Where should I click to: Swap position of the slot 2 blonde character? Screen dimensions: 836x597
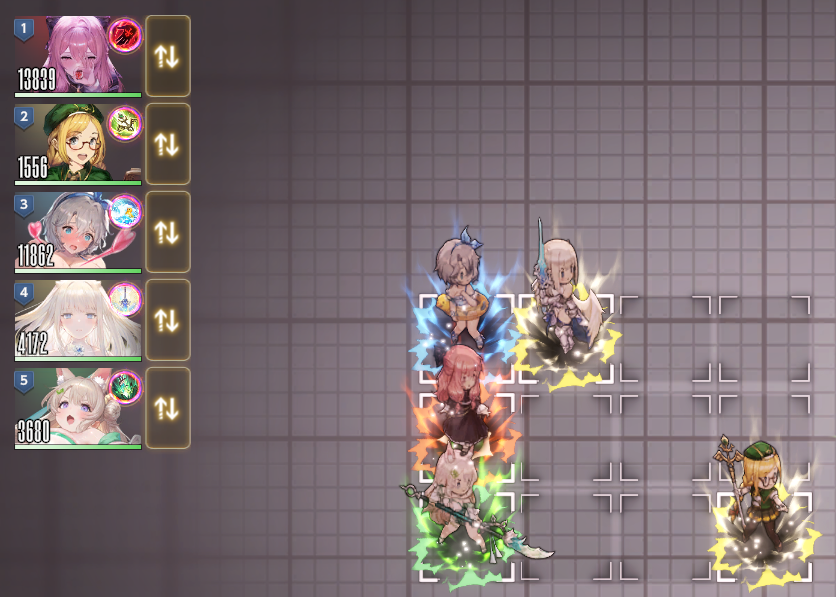tap(167, 144)
